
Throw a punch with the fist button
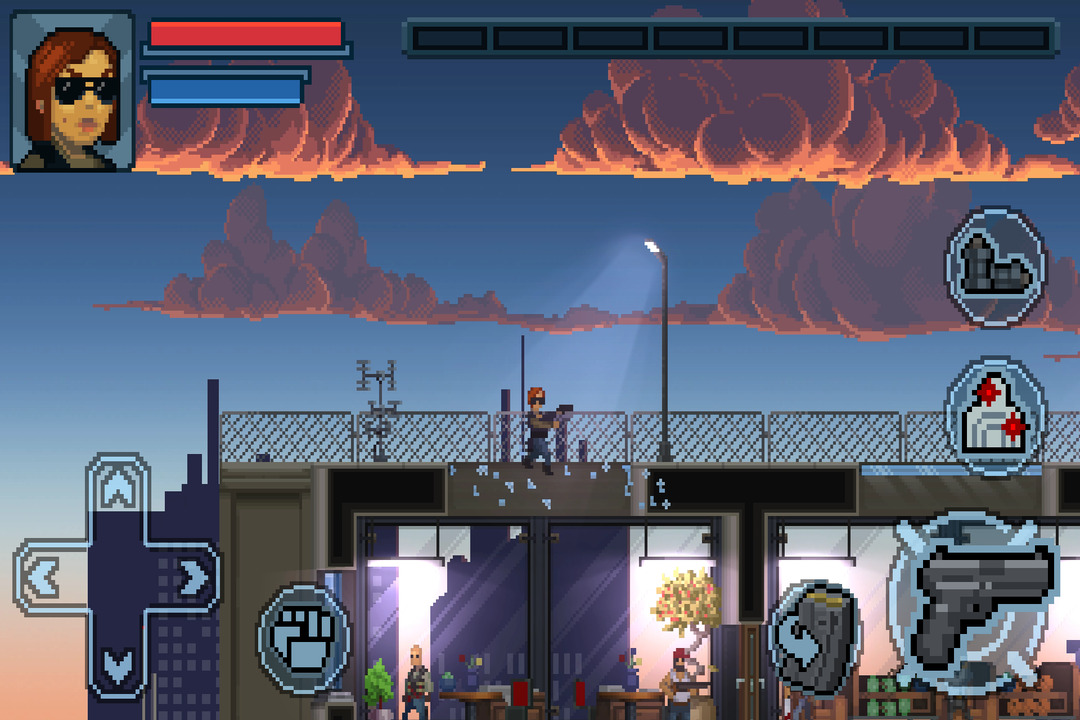click(304, 639)
